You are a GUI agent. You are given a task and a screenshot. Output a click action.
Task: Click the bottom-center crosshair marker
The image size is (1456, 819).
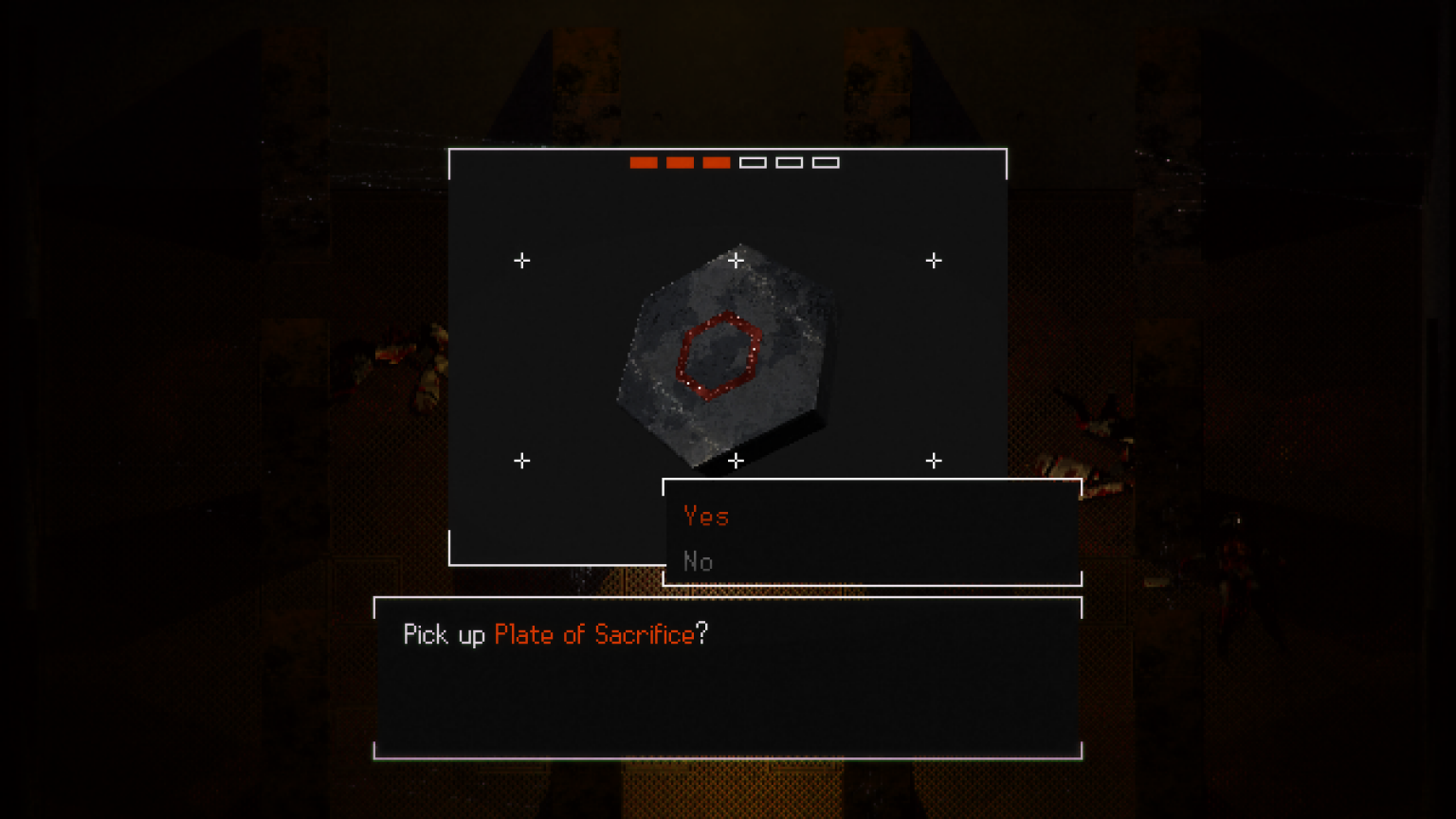tap(737, 462)
